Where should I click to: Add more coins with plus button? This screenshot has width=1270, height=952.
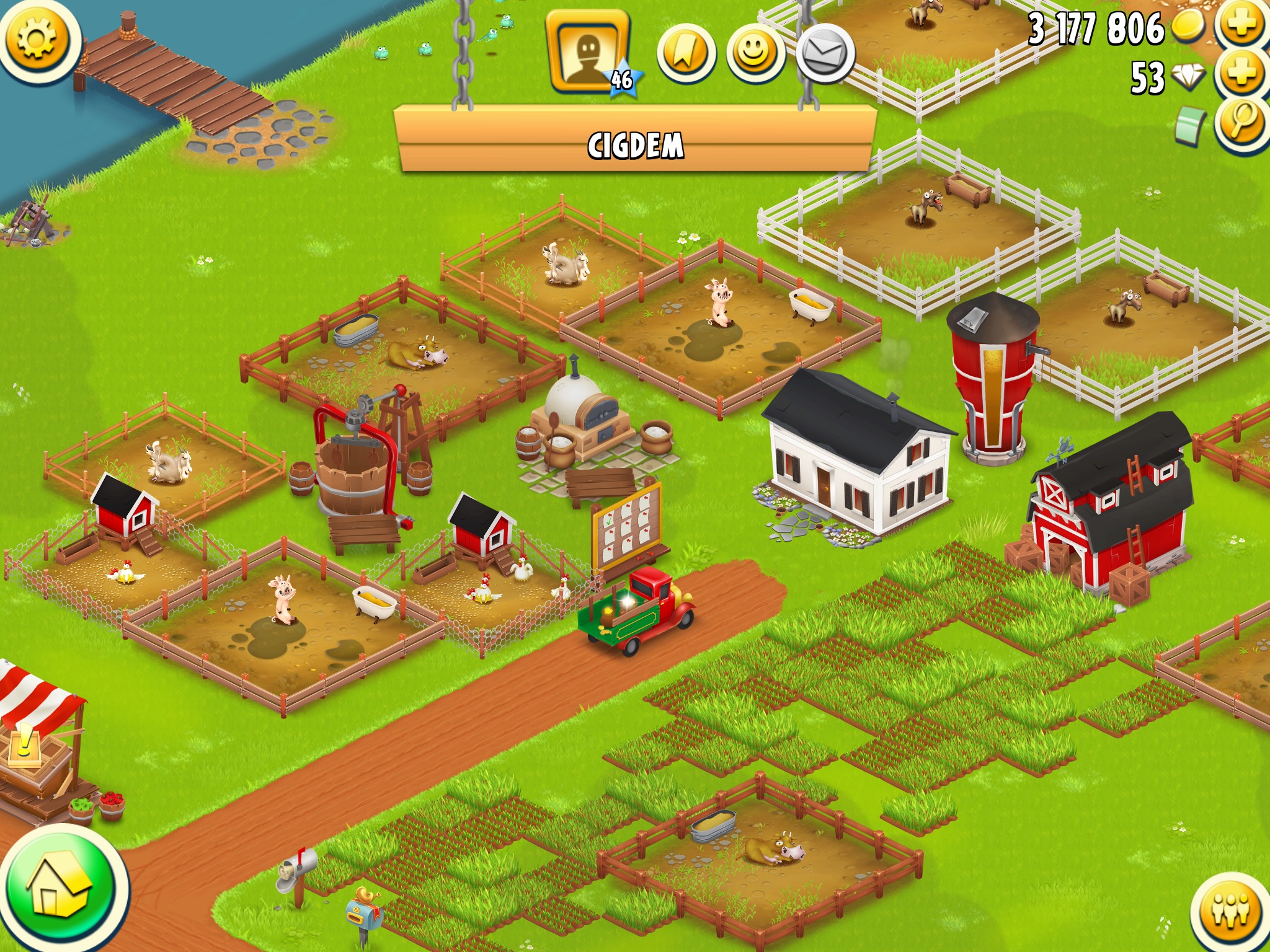click(1241, 26)
